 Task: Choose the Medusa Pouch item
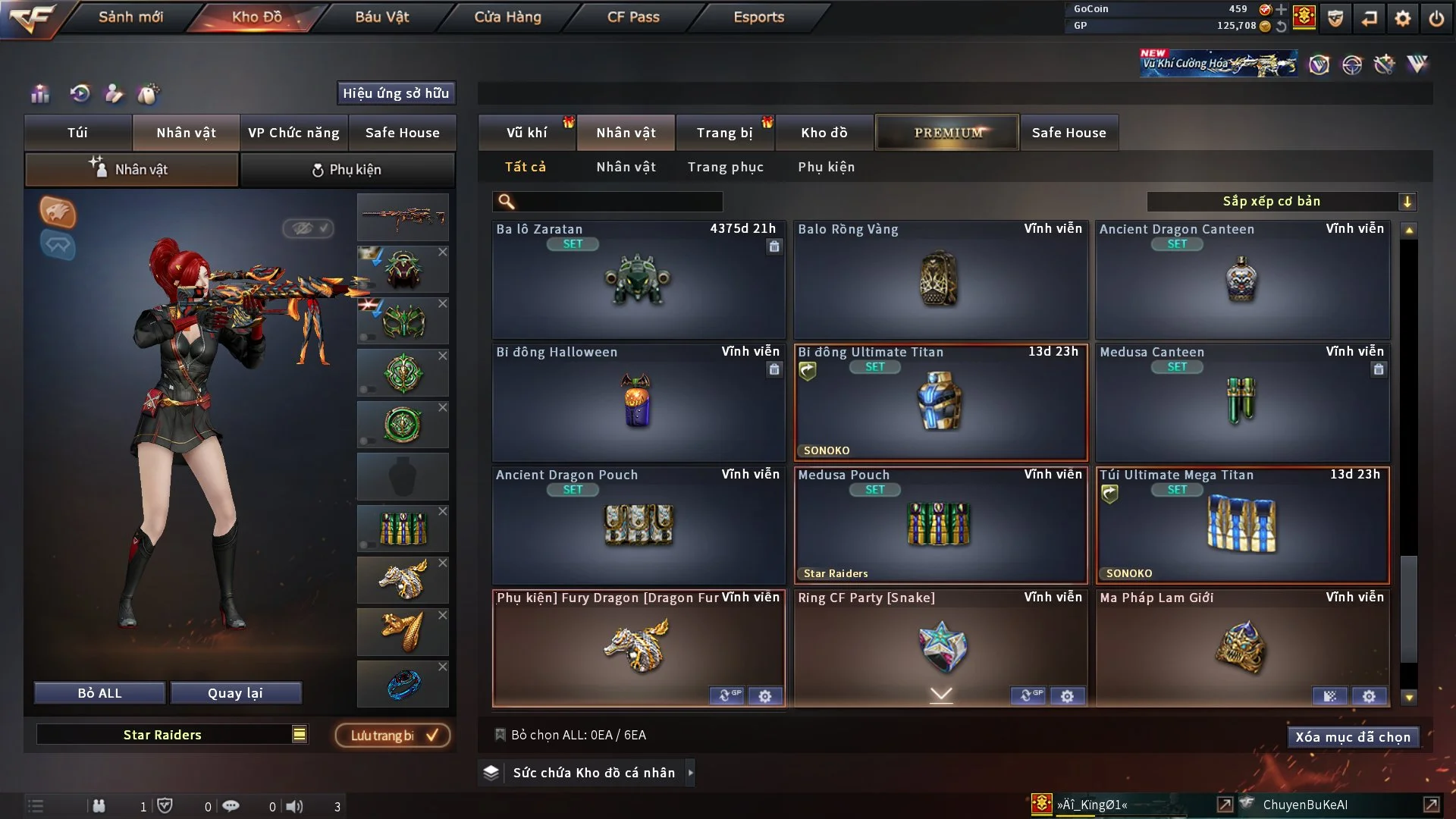pos(940,526)
